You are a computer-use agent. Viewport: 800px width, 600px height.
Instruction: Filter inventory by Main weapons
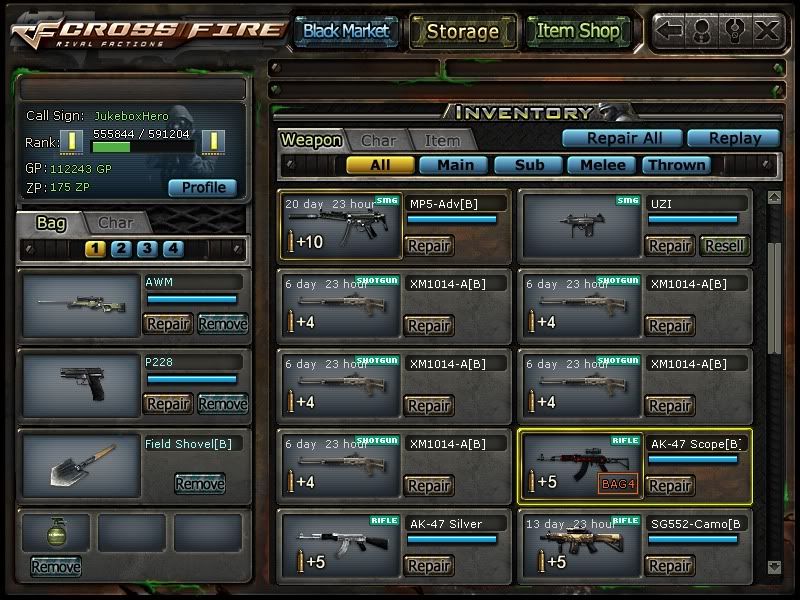click(x=455, y=165)
